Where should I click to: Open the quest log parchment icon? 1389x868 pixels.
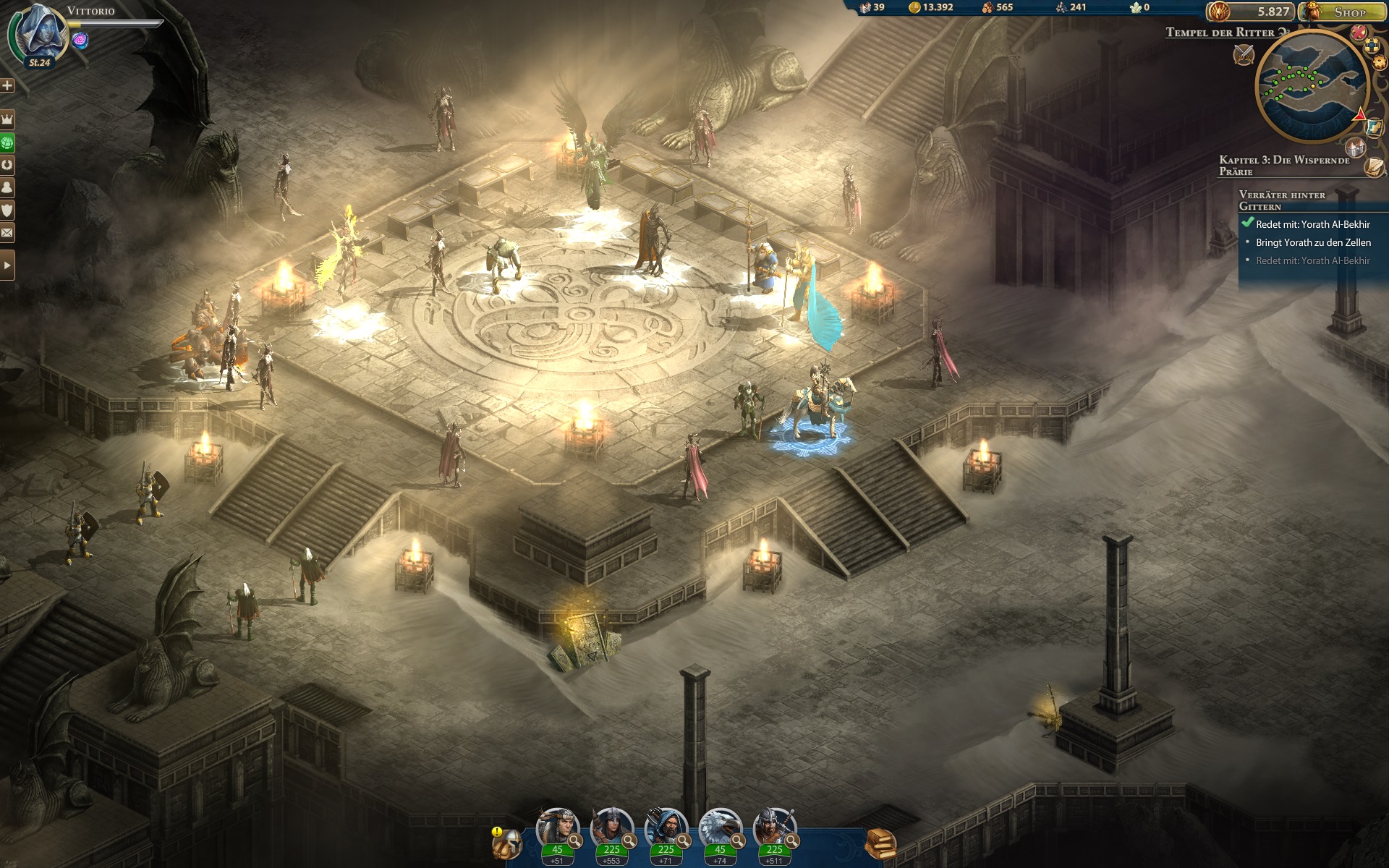[1375, 167]
